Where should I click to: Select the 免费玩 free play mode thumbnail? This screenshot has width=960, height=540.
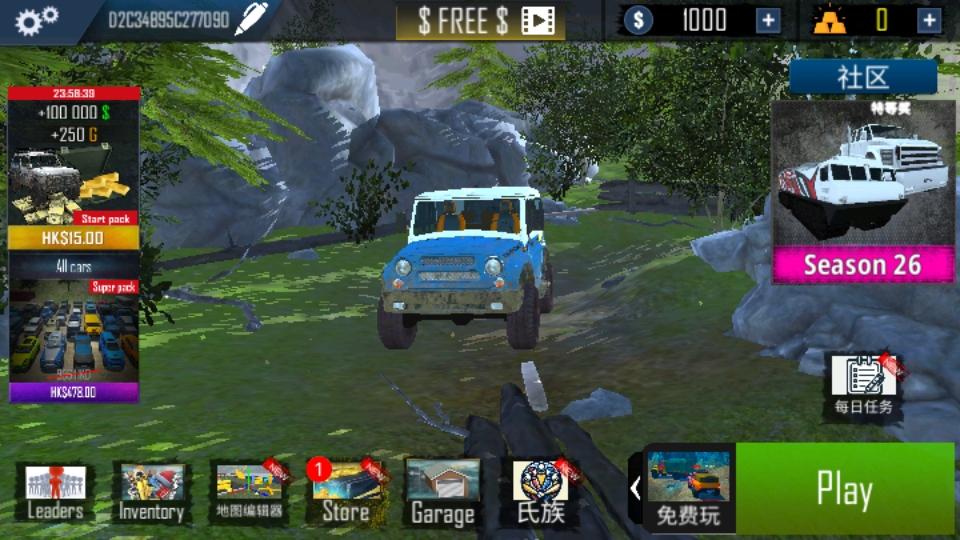tap(688, 489)
